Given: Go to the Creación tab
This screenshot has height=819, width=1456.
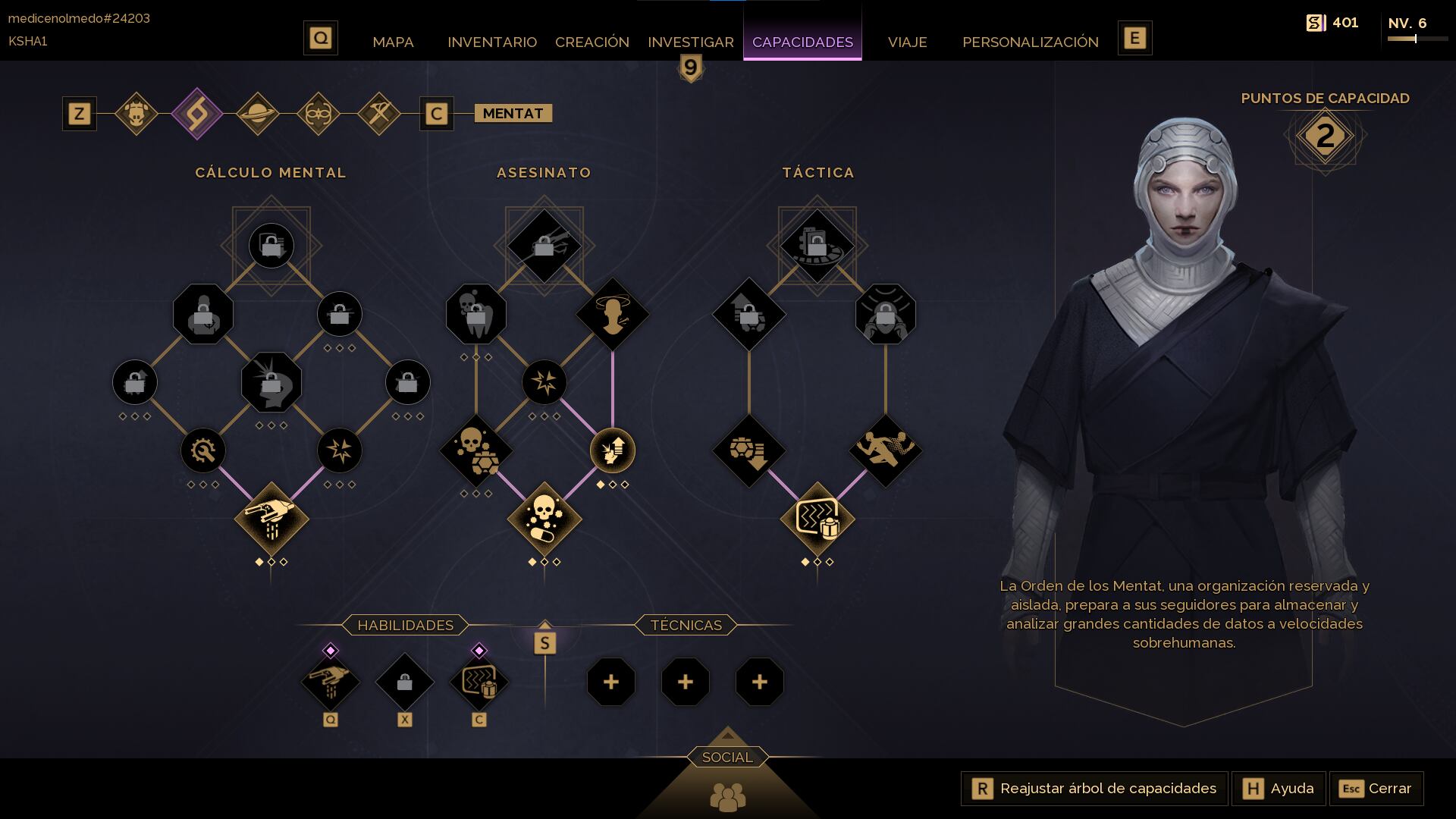Looking at the screenshot, I should tap(592, 42).
